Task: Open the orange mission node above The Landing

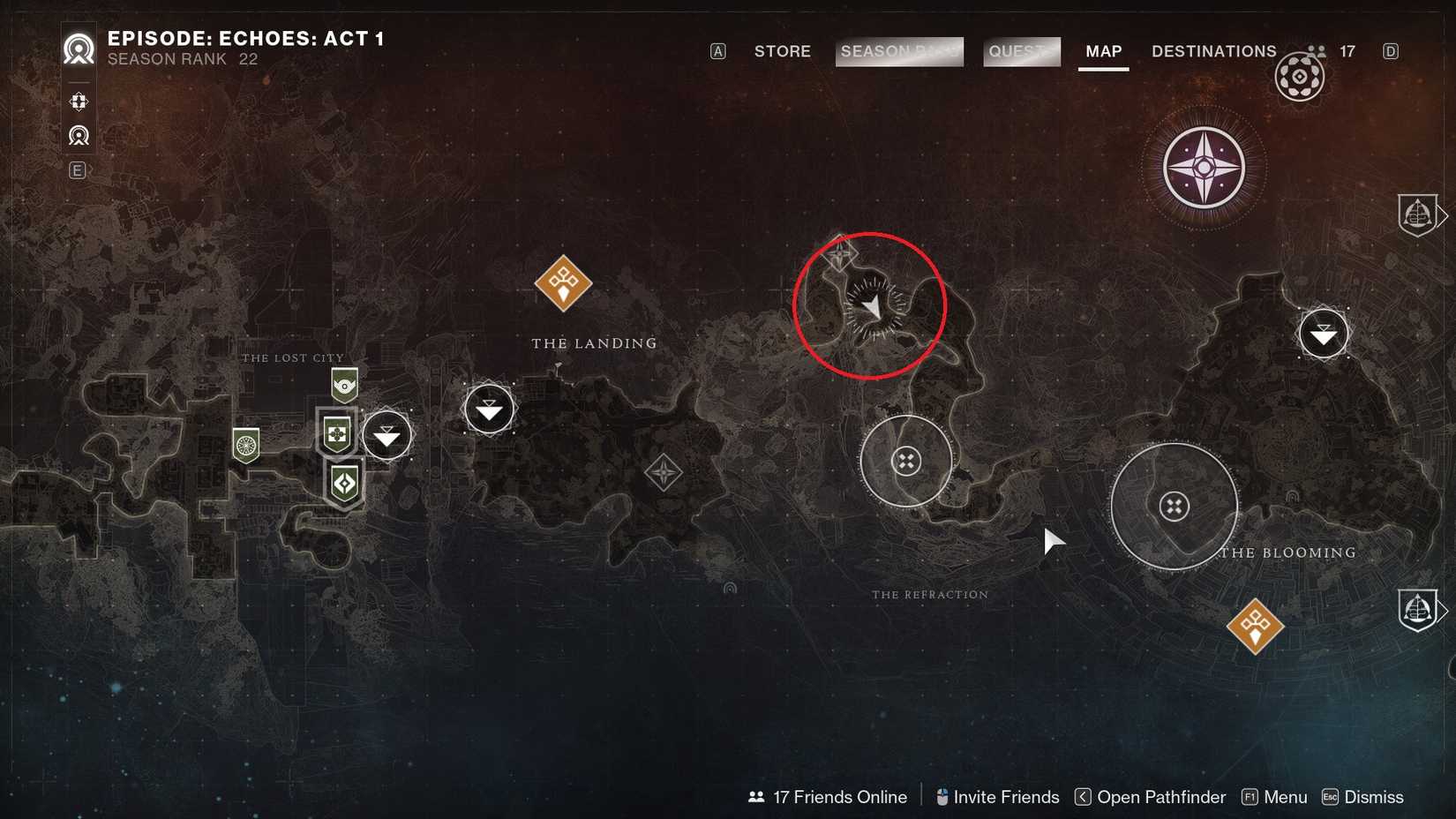Action: tap(562, 282)
